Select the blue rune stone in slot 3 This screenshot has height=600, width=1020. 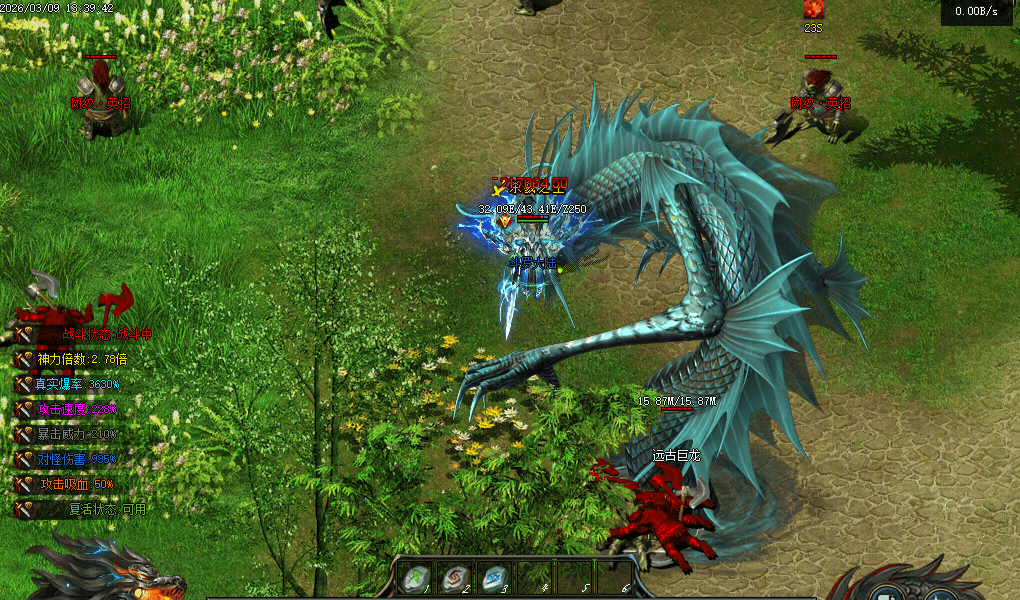point(494,578)
